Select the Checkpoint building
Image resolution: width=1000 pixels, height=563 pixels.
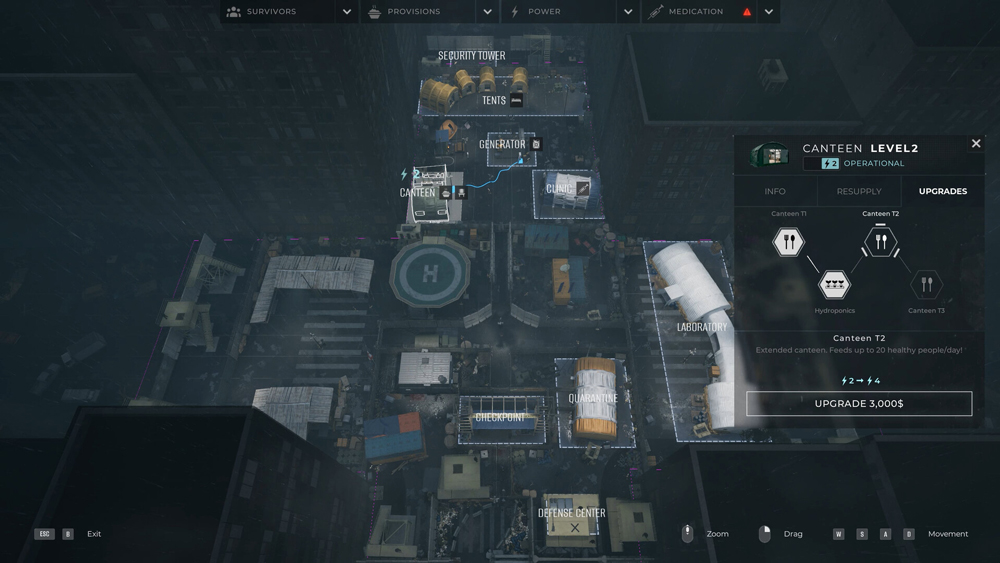[501, 417]
